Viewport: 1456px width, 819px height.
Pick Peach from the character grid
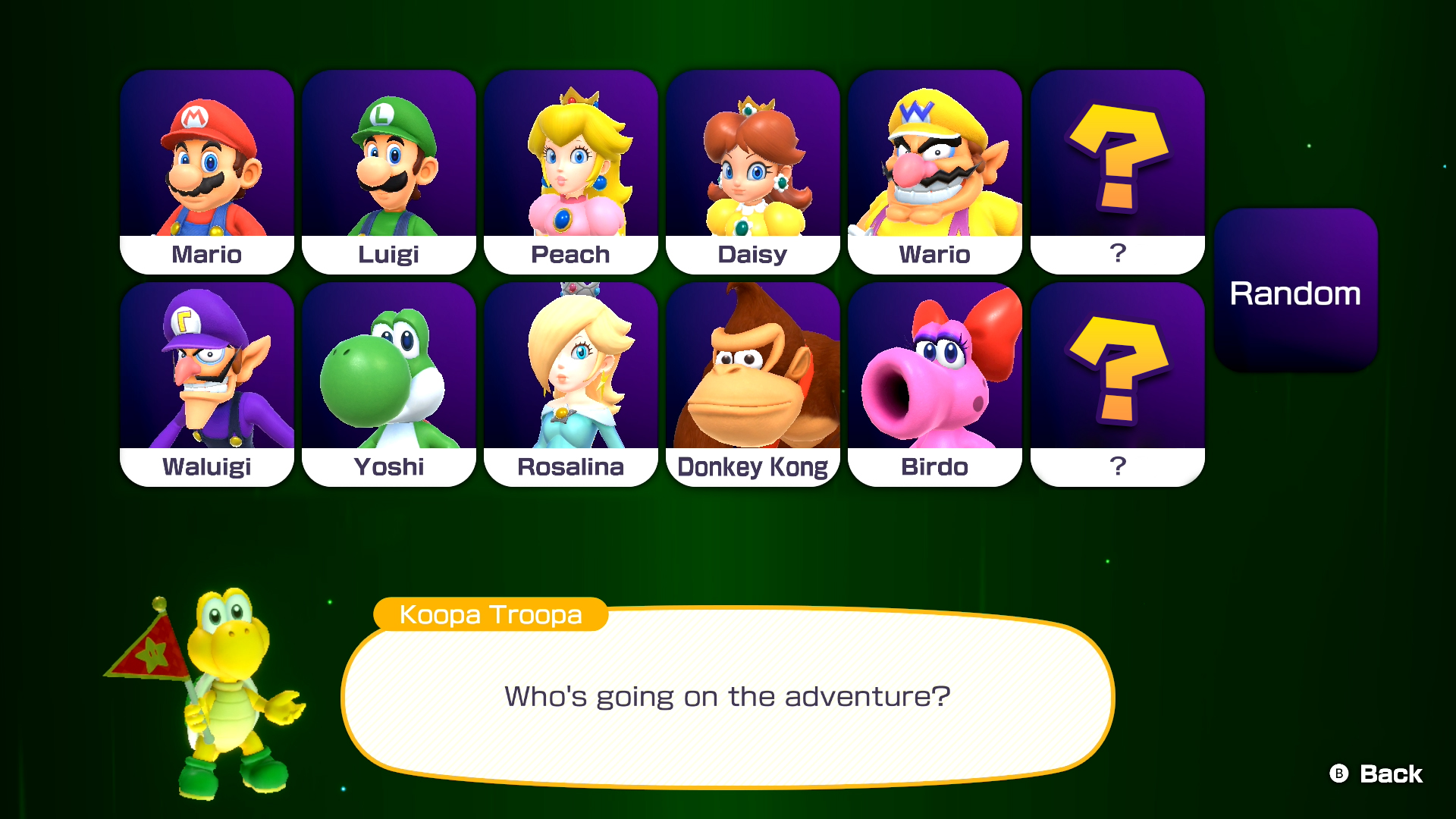570,159
